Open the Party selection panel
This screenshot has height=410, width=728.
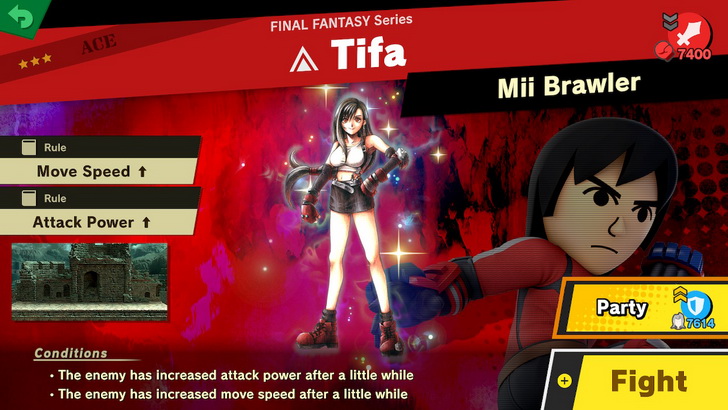tap(640, 307)
